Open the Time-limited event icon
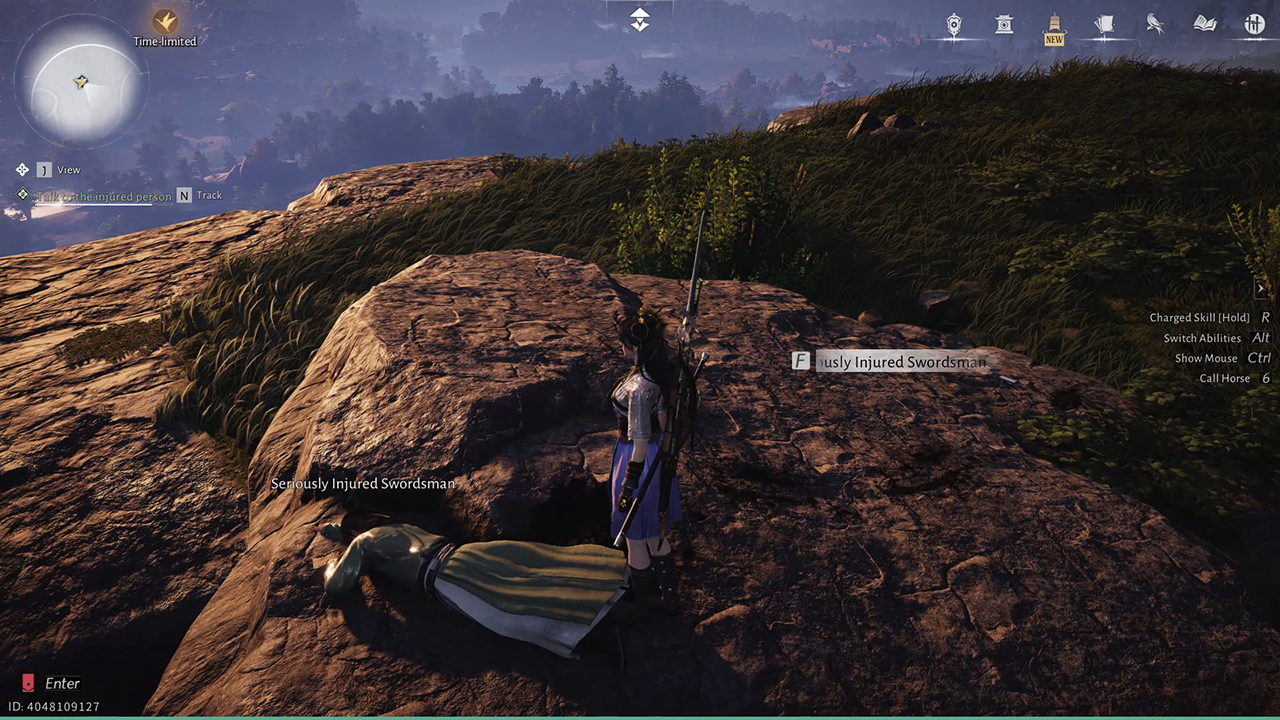Viewport: 1280px width, 720px height. (165, 21)
